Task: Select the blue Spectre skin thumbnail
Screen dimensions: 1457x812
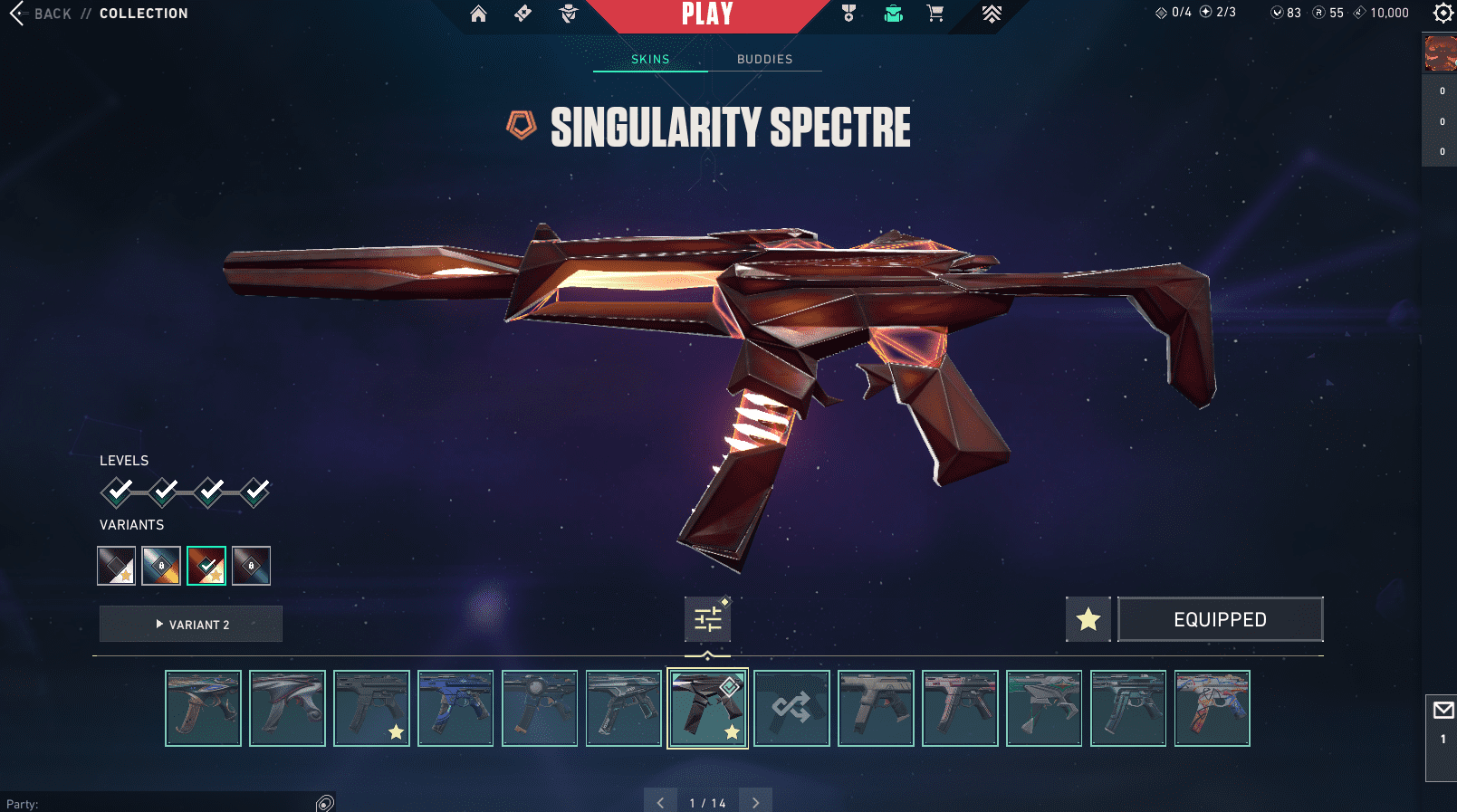Action: tap(455, 708)
